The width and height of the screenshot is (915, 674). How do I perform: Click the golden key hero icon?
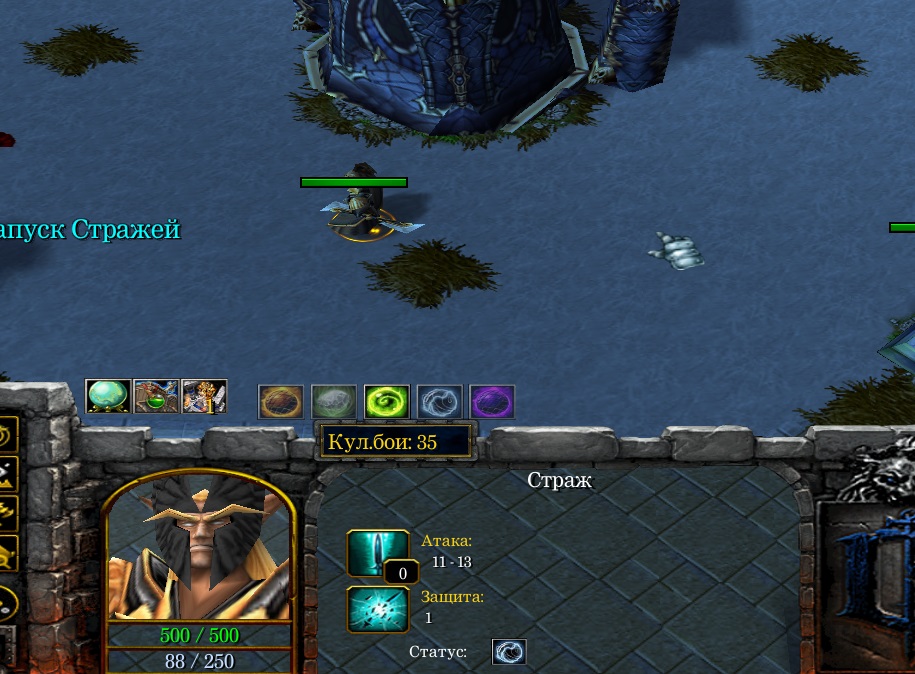coord(204,396)
